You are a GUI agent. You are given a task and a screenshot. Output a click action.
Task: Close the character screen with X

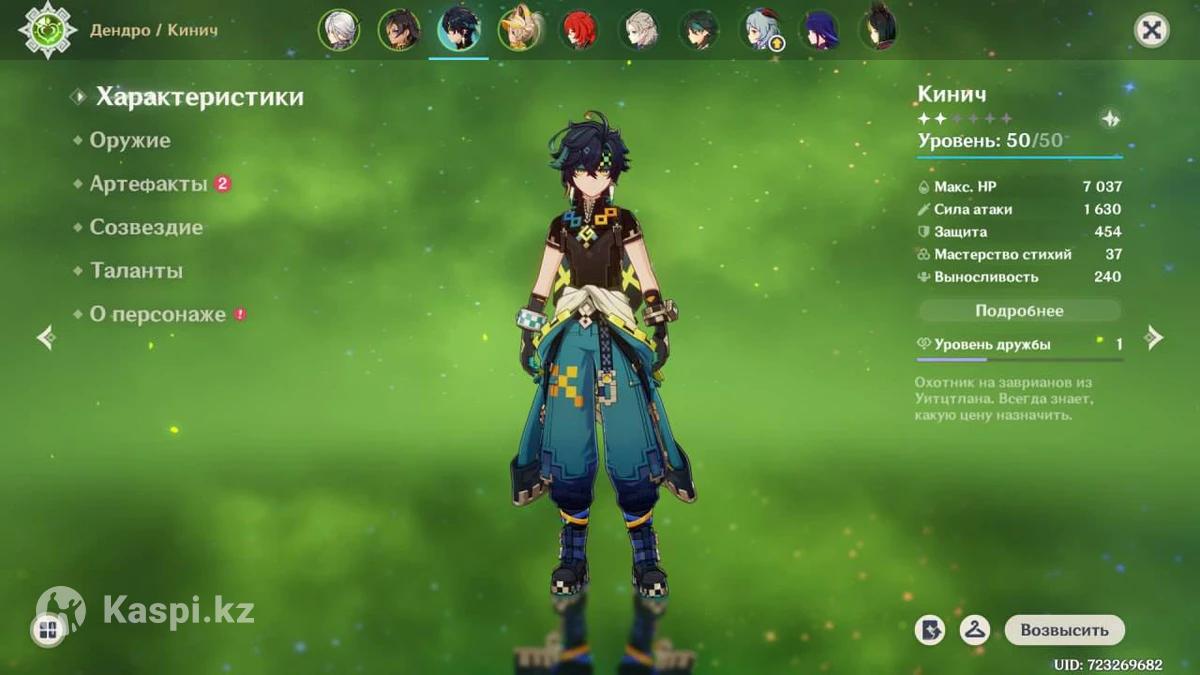coord(1151,30)
